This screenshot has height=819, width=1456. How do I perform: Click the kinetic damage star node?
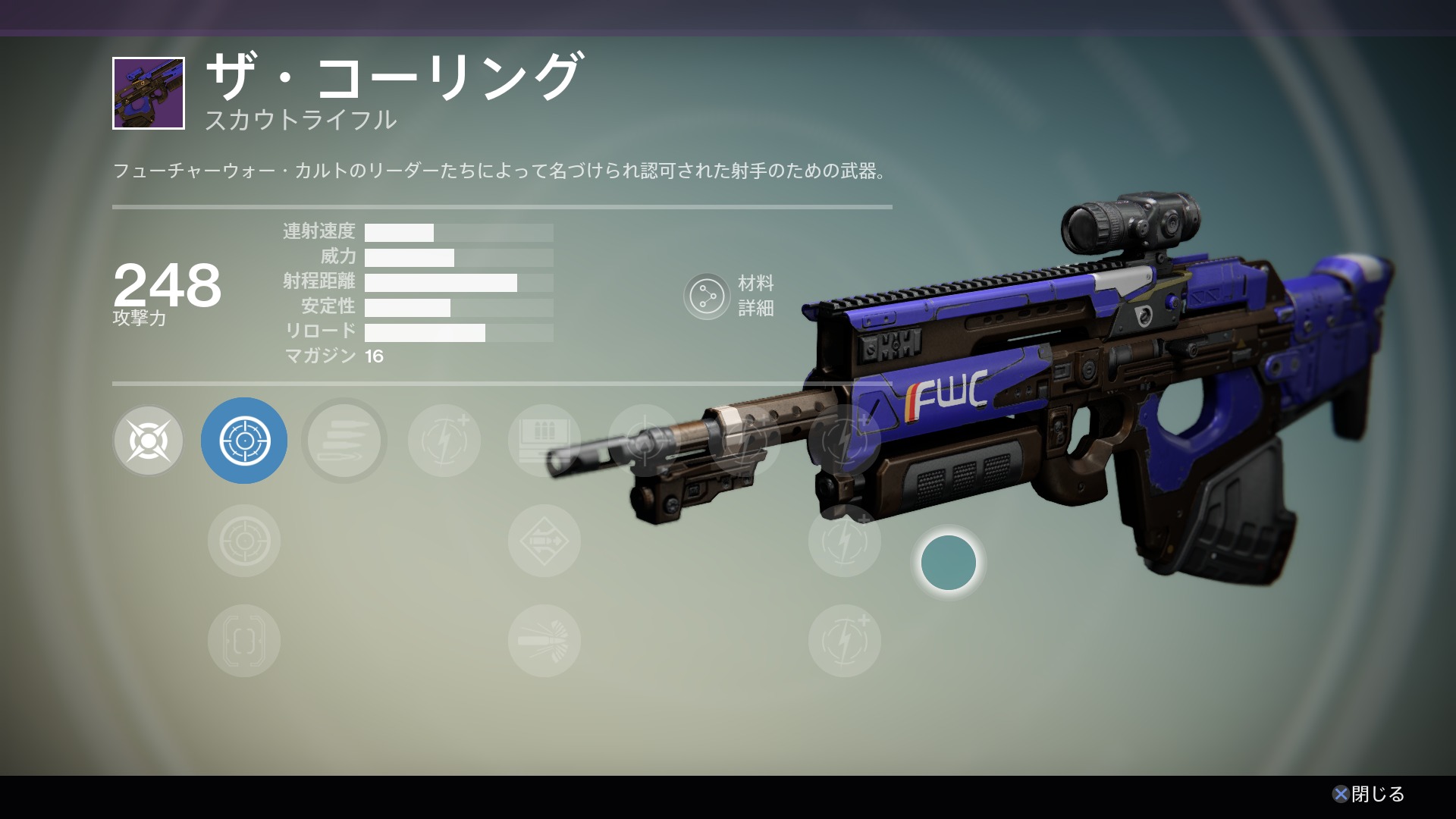pyautogui.click(x=149, y=441)
